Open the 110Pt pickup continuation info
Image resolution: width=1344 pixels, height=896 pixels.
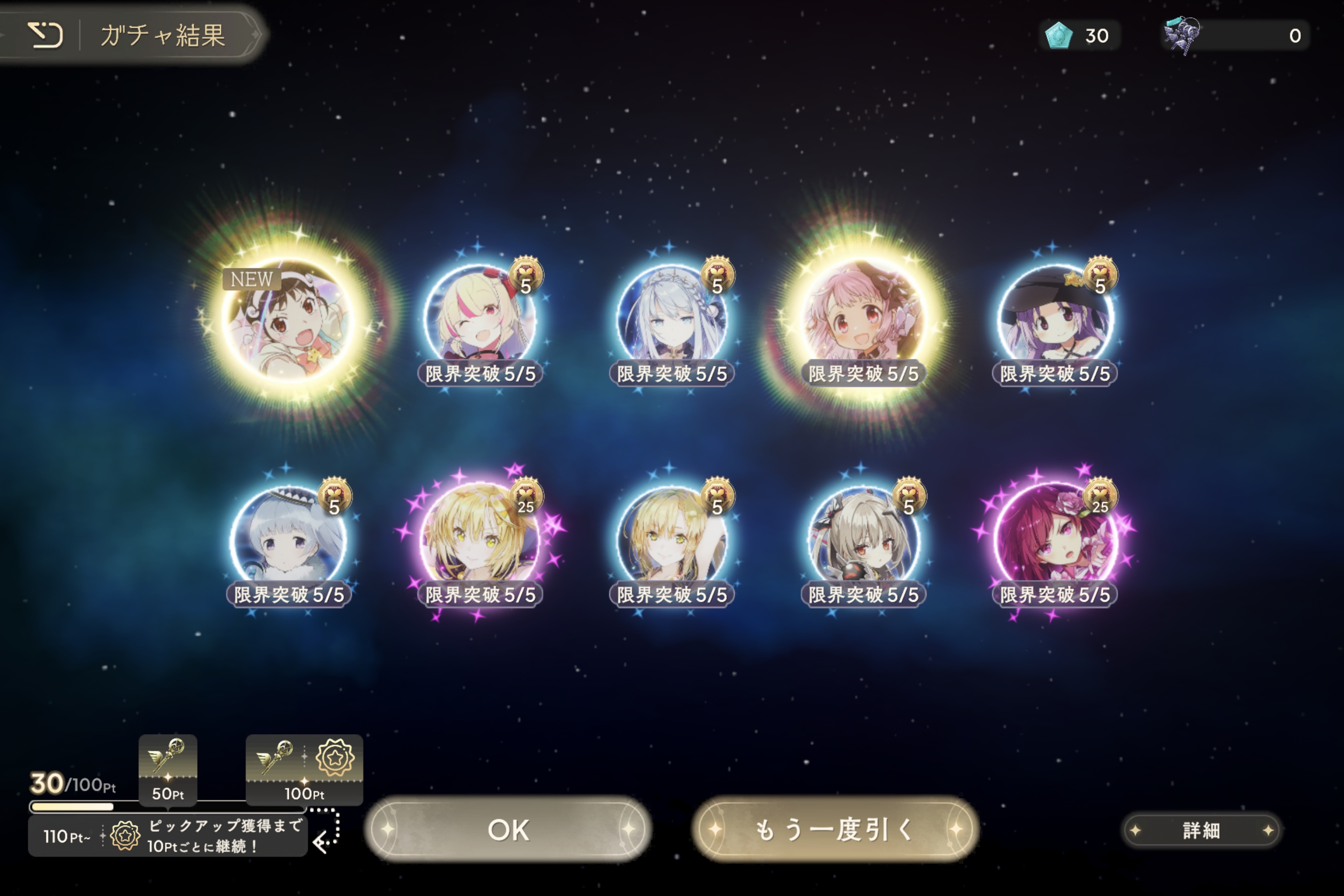point(168,836)
